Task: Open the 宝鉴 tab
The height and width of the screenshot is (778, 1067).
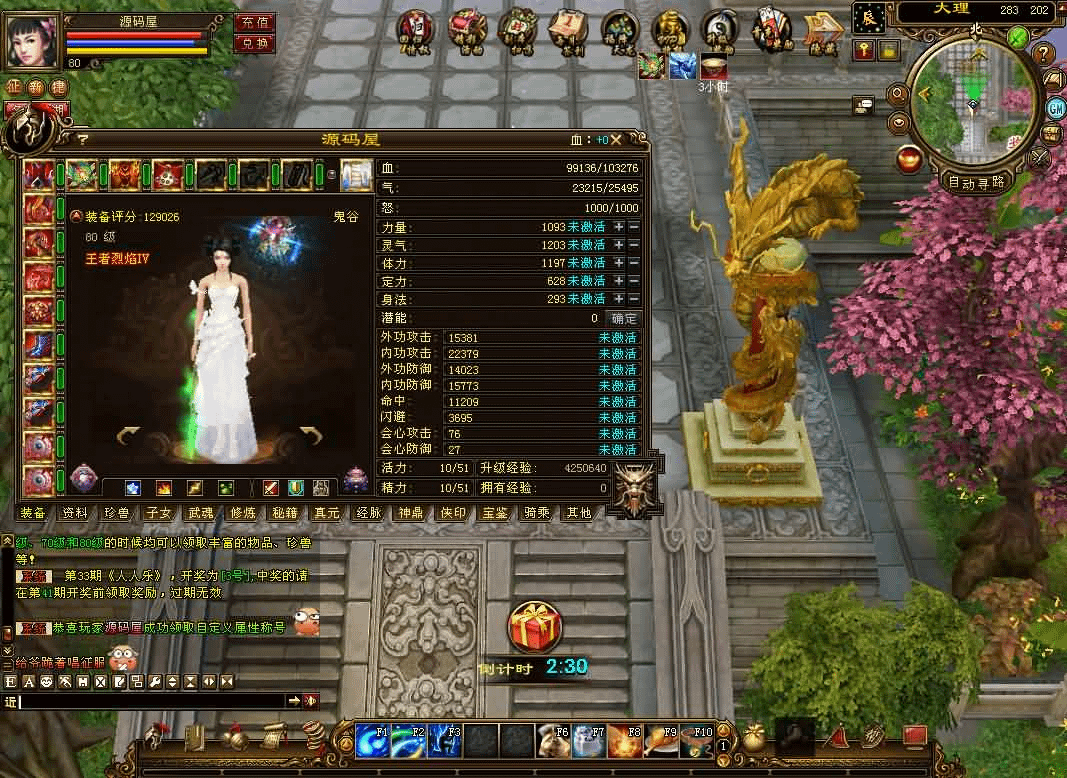Action: tap(495, 513)
